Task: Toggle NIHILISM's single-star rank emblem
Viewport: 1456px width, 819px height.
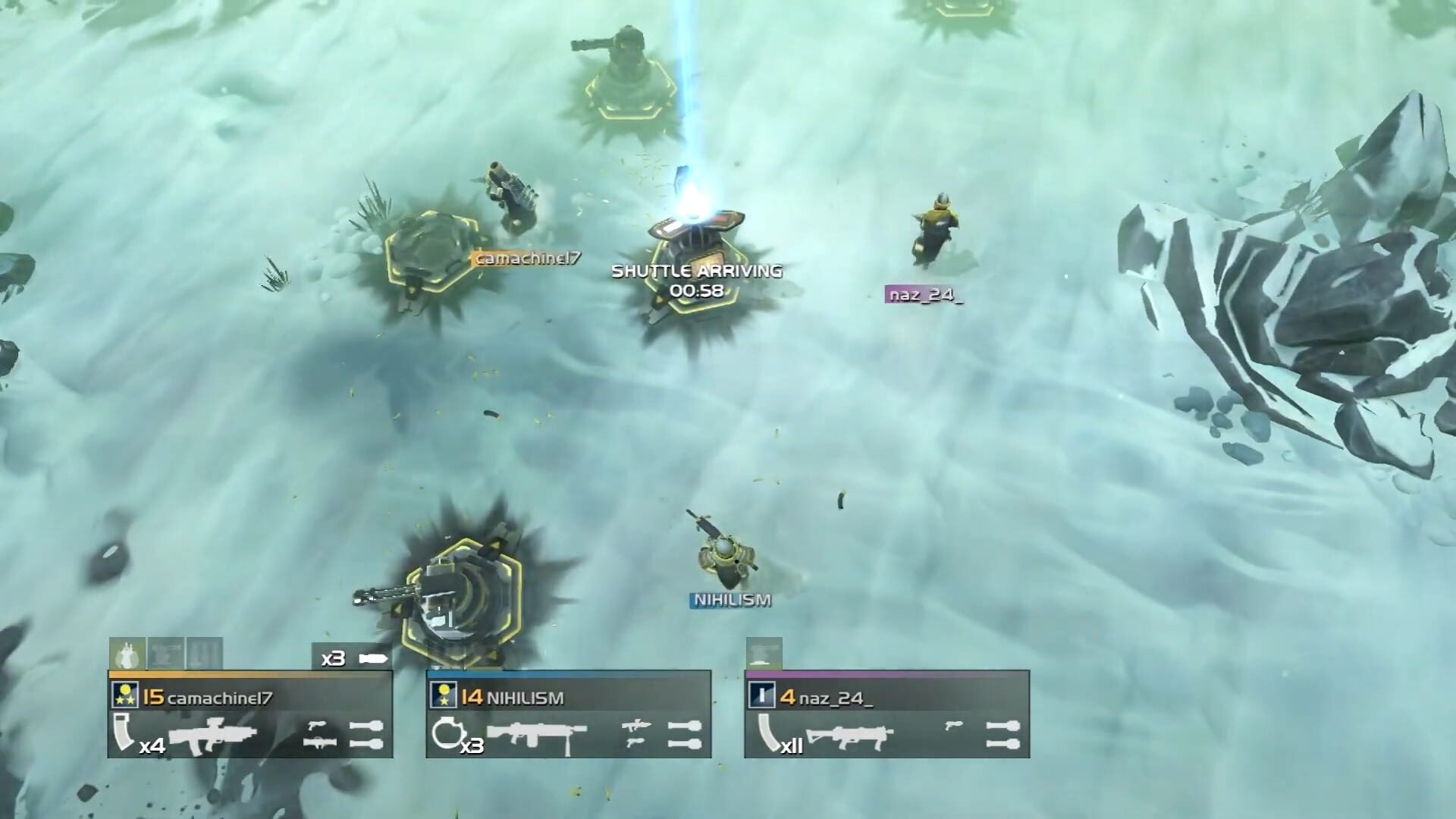Action: (443, 694)
